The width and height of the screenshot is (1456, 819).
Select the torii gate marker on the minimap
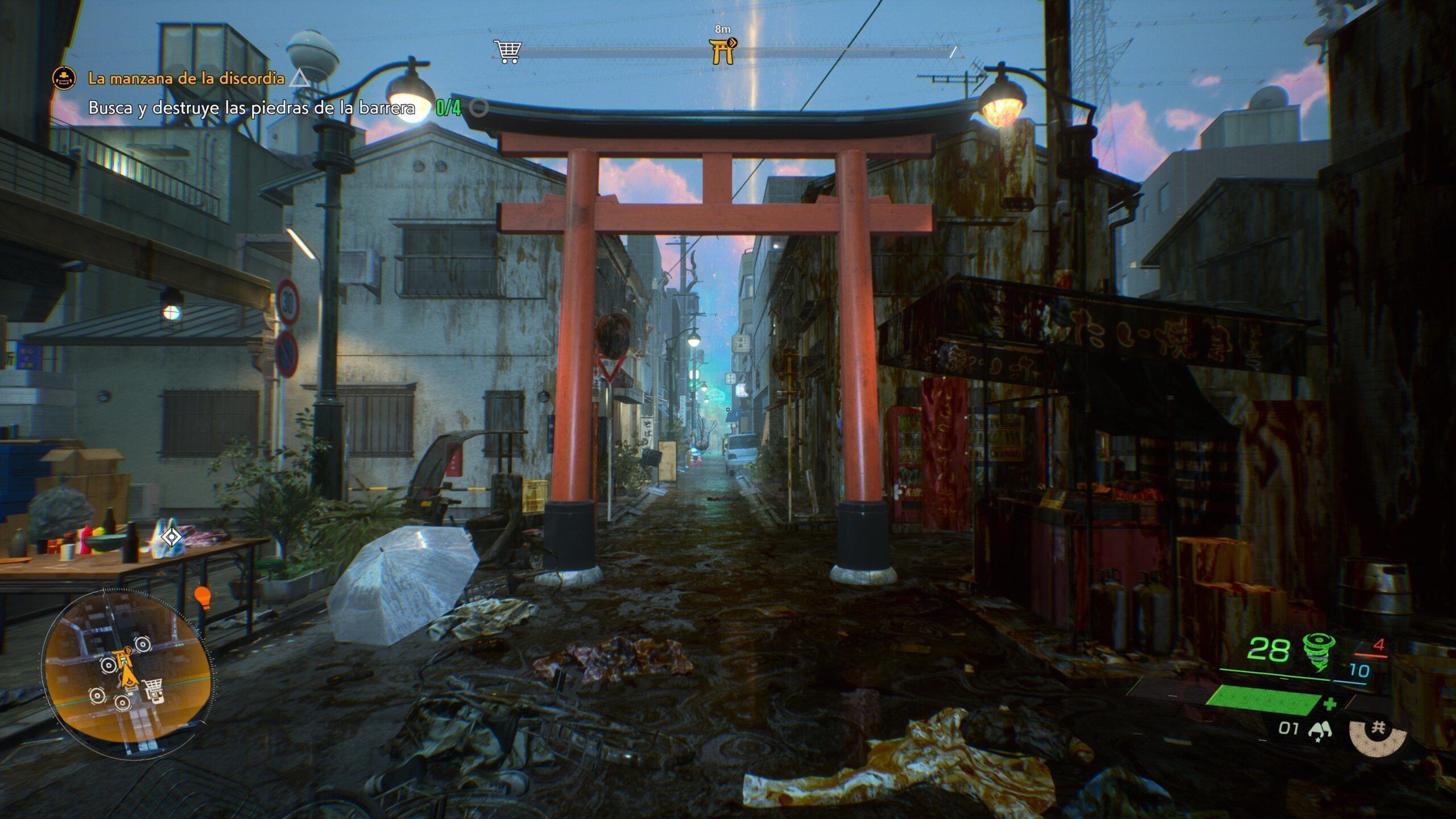(123, 660)
